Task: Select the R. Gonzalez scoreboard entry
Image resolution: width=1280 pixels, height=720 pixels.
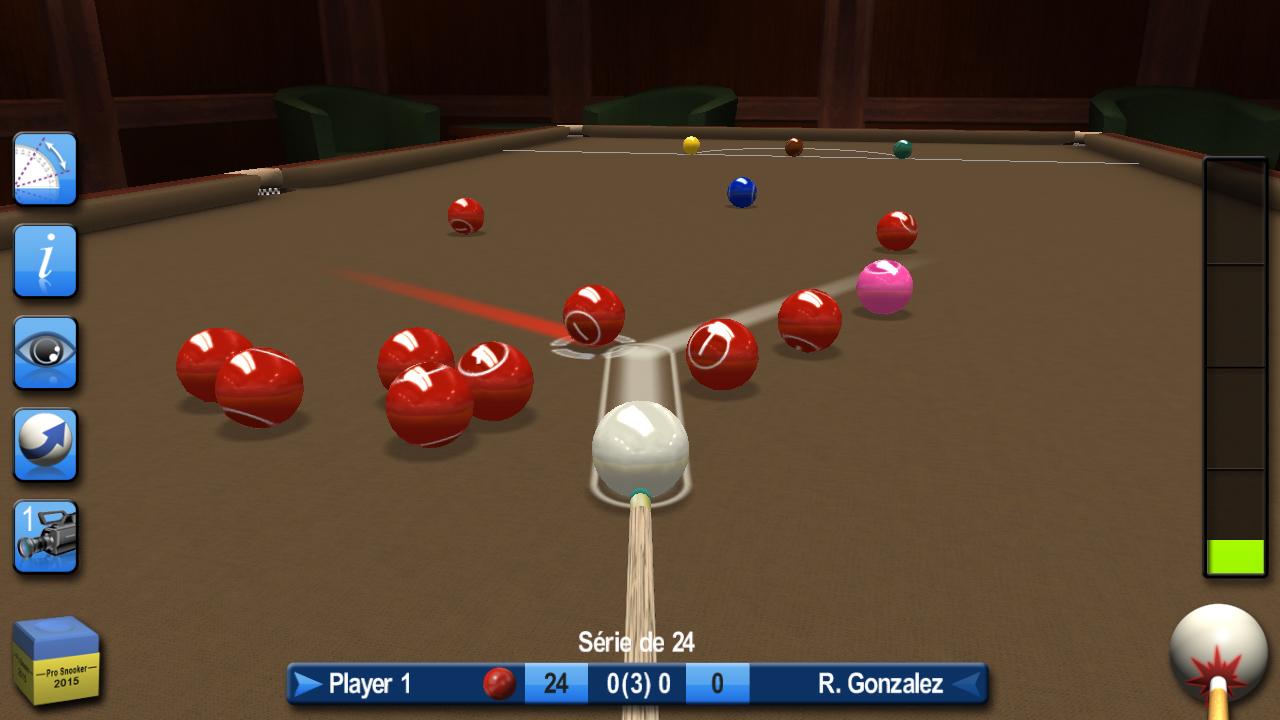Action: [880, 685]
